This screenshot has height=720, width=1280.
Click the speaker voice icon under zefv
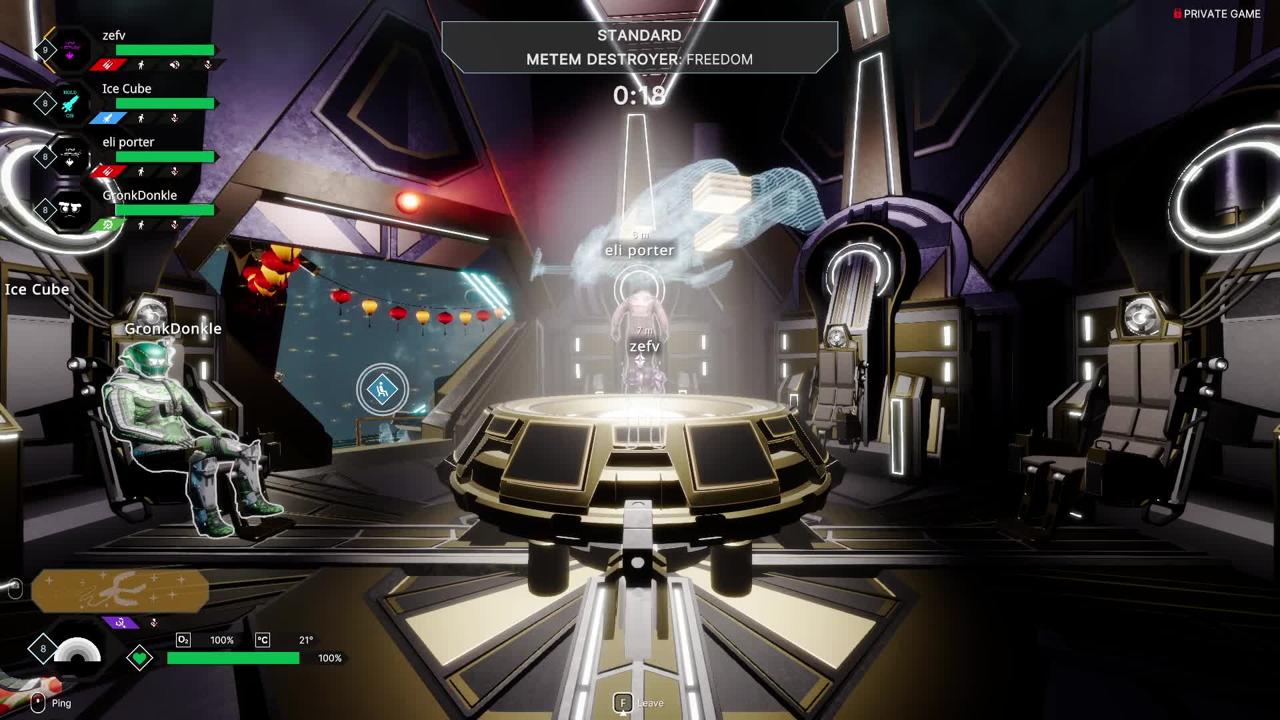coord(174,65)
